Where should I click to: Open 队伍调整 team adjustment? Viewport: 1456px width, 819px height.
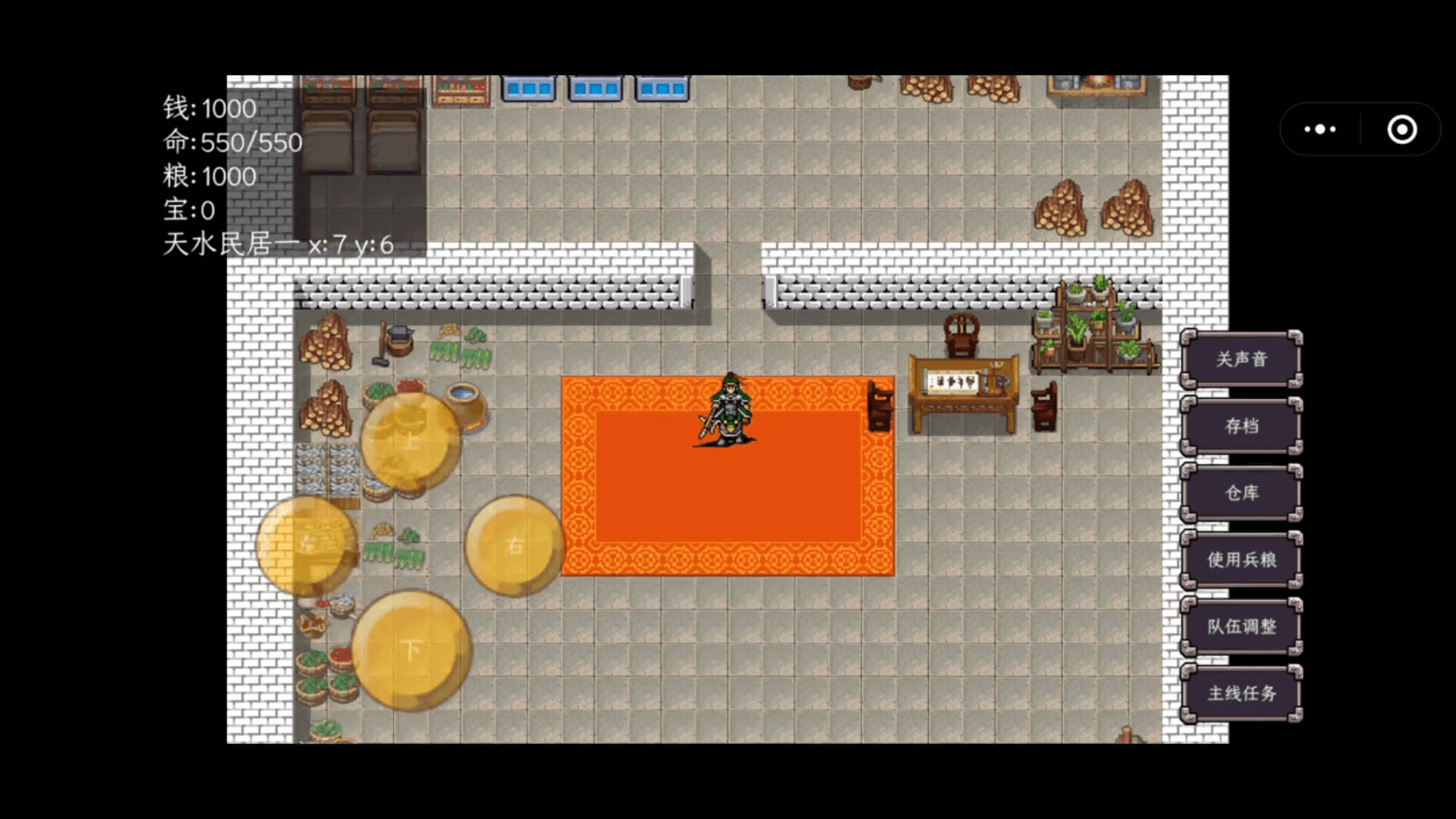(1242, 627)
